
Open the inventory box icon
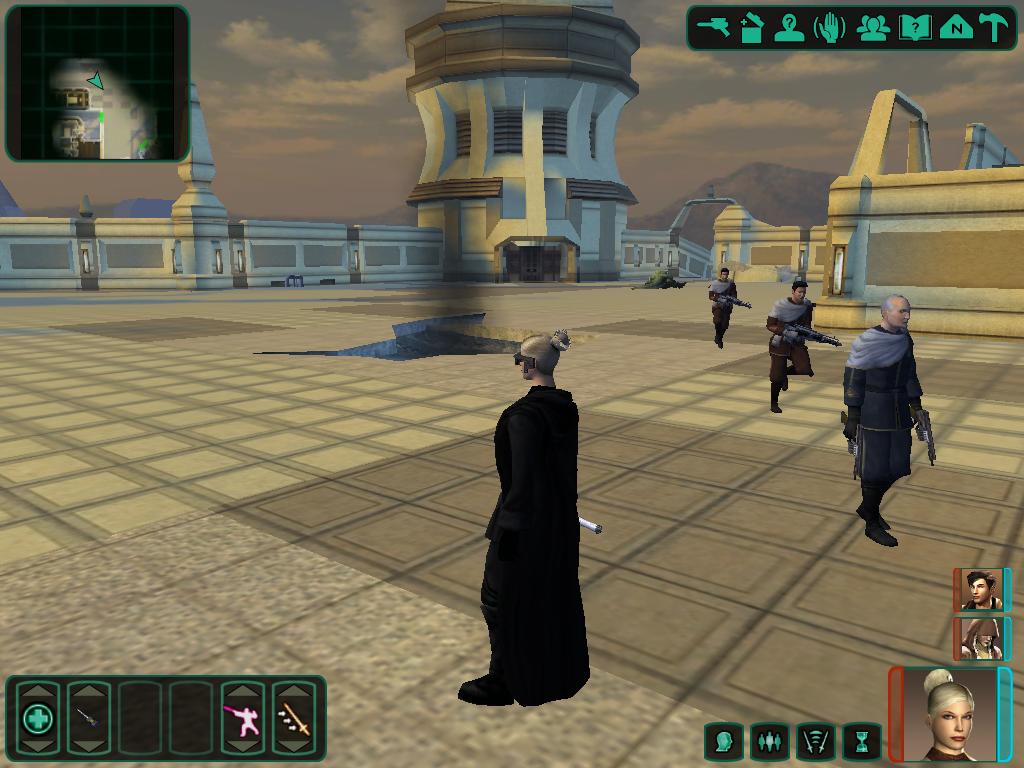(752, 28)
